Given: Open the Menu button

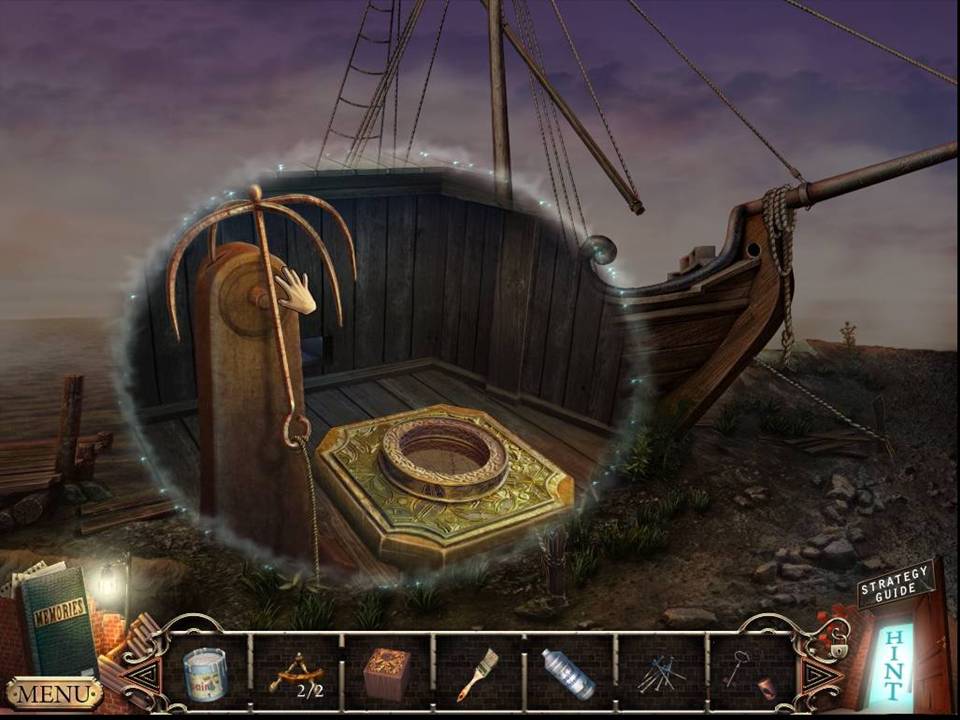Looking at the screenshot, I should pyautogui.click(x=54, y=692).
